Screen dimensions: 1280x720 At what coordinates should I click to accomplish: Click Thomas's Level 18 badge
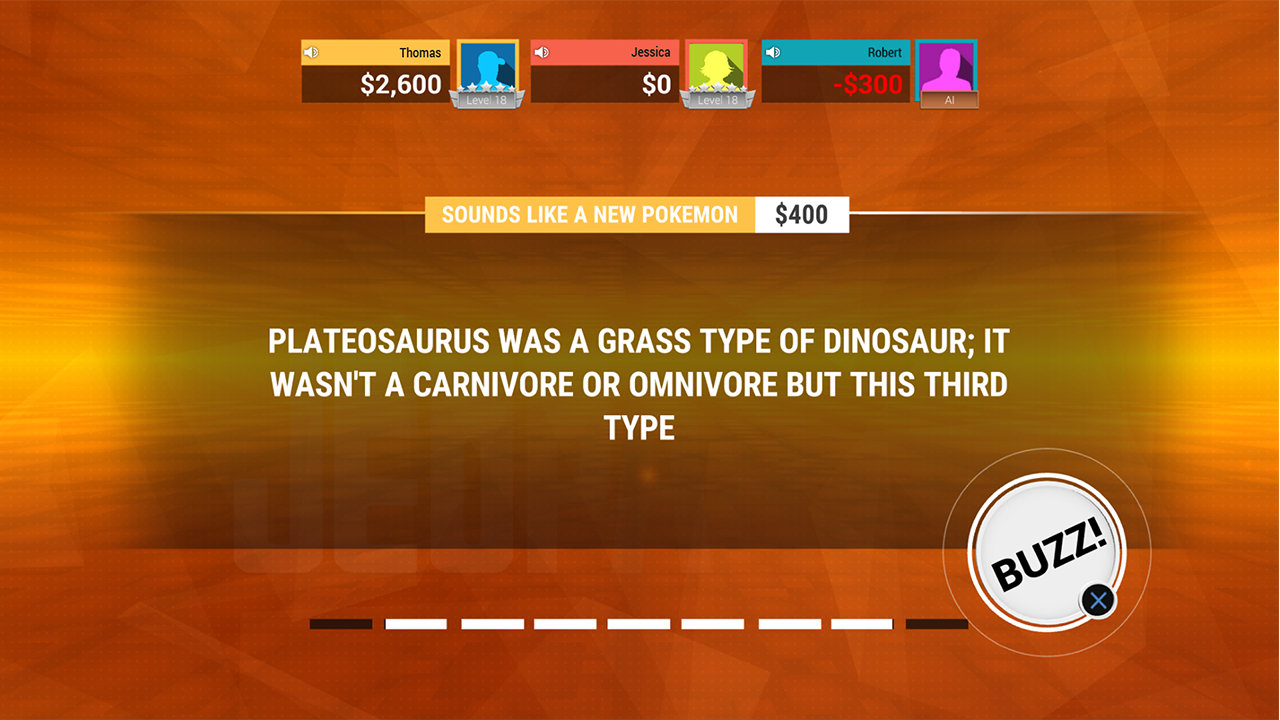coord(487,99)
